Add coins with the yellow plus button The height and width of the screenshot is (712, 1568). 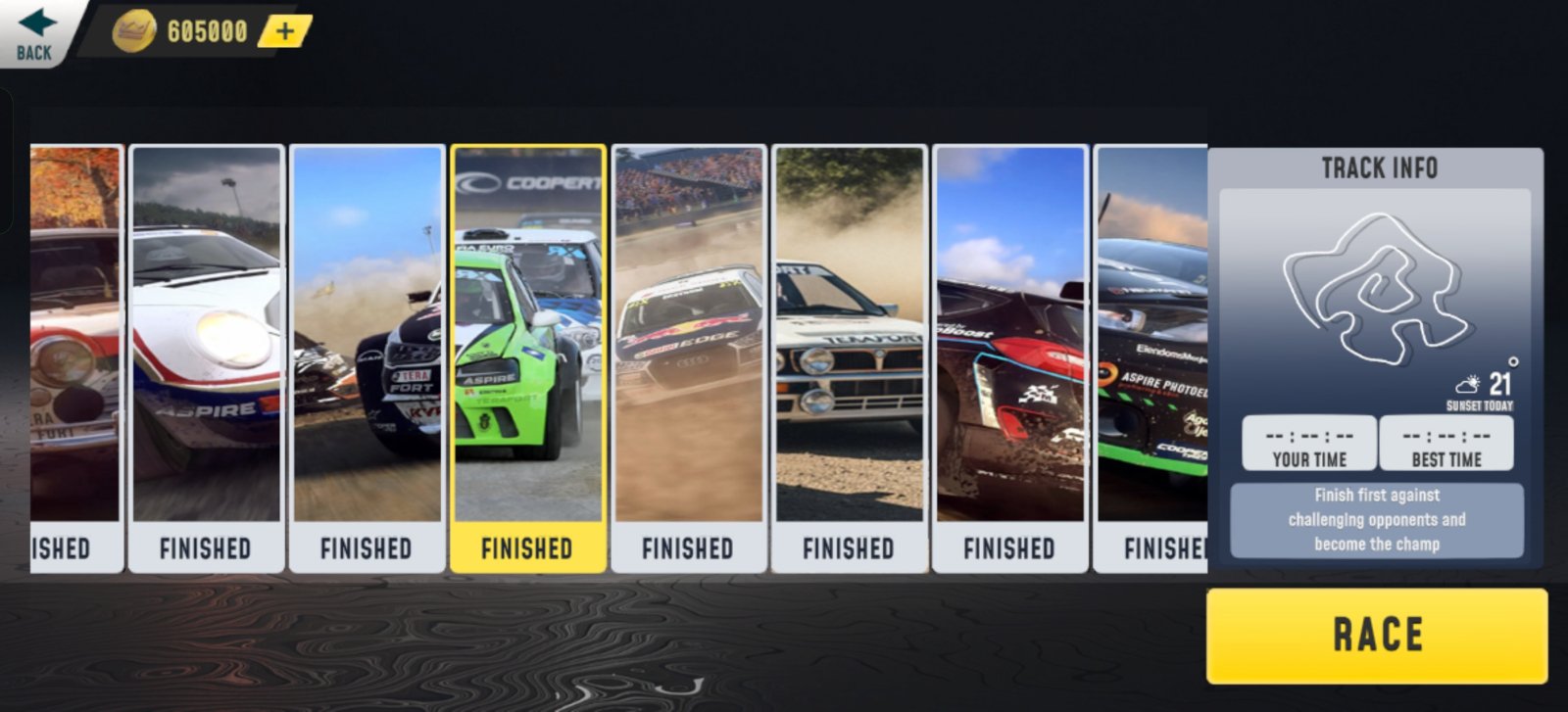[284, 31]
